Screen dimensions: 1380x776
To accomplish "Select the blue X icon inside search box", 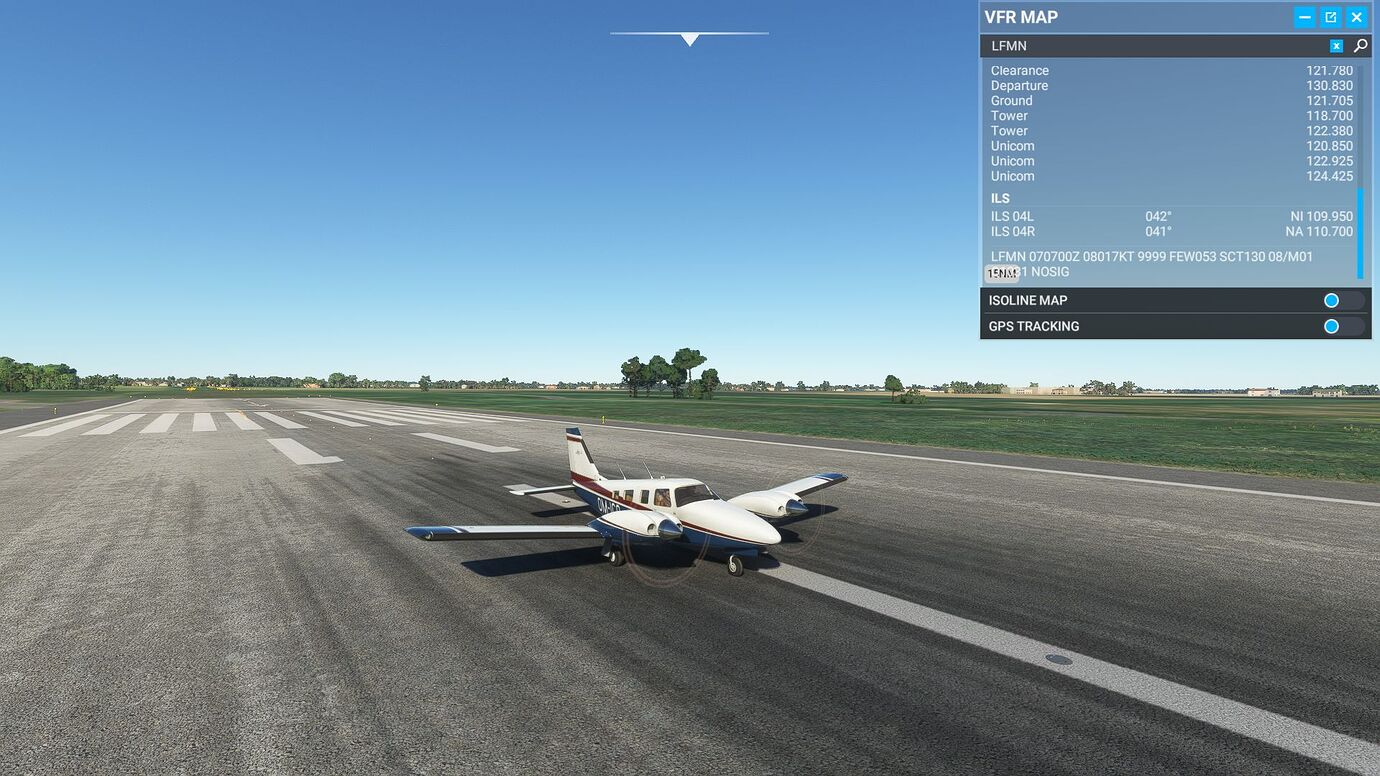I will [1336, 45].
